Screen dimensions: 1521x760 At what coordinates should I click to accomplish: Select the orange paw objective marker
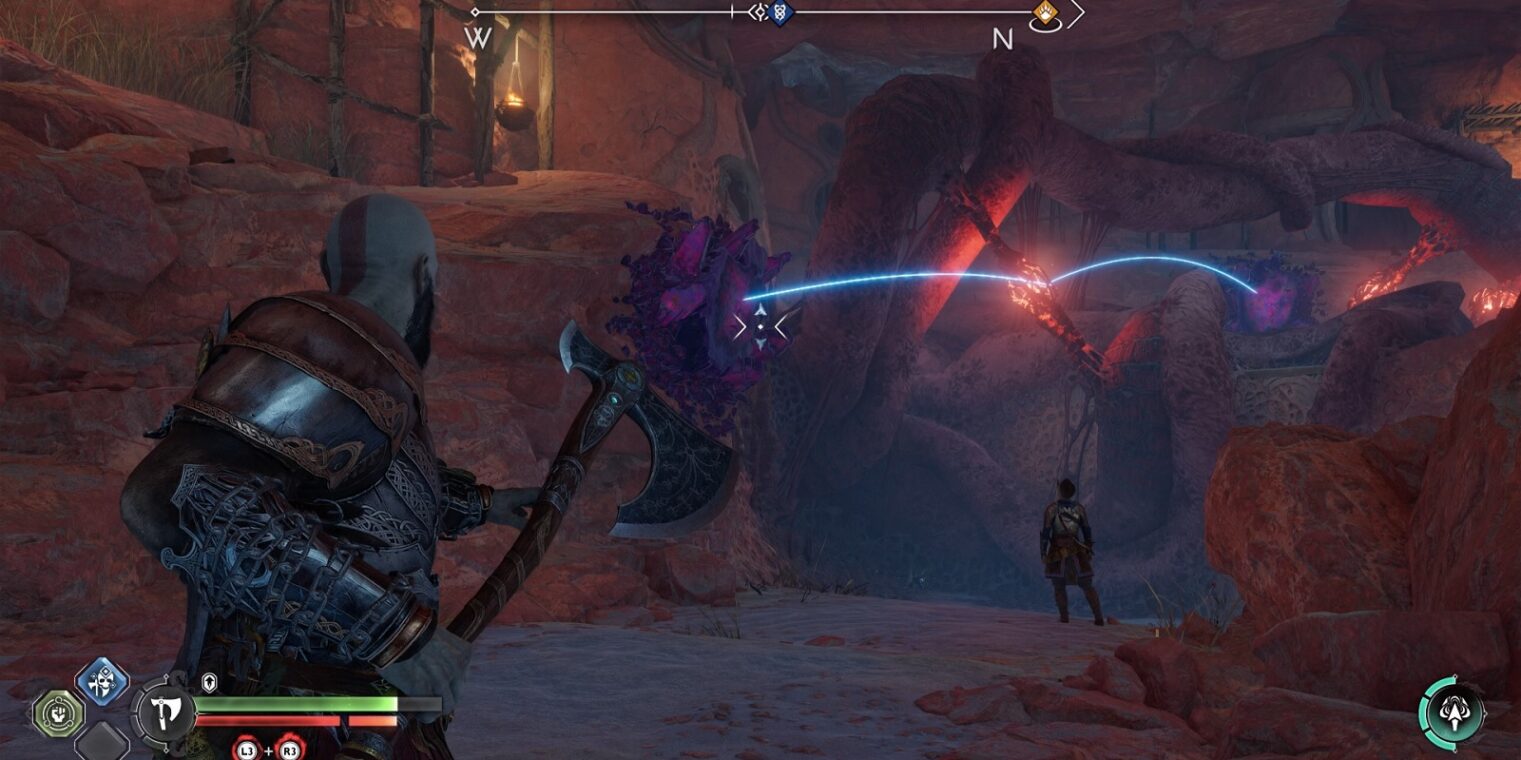point(1045,13)
